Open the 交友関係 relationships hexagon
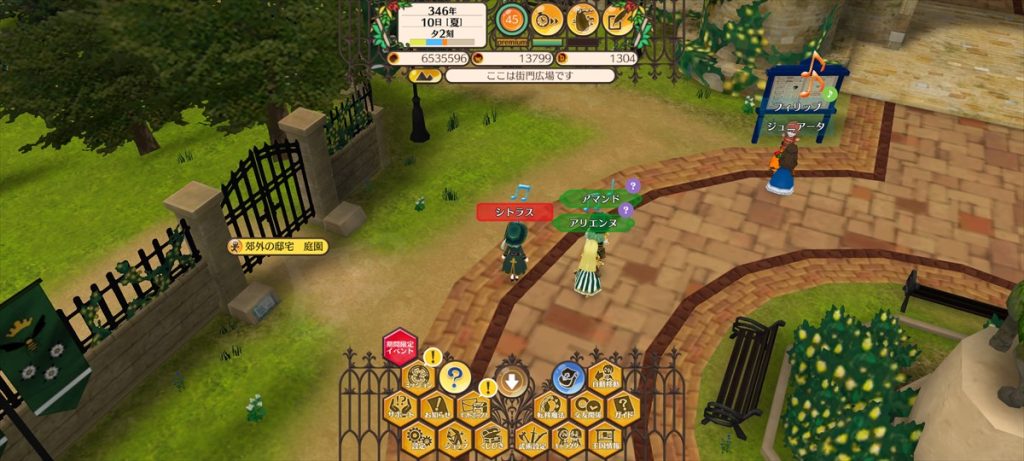This screenshot has width=1024, height=461. pyautogui.click(x=586, y=408)
